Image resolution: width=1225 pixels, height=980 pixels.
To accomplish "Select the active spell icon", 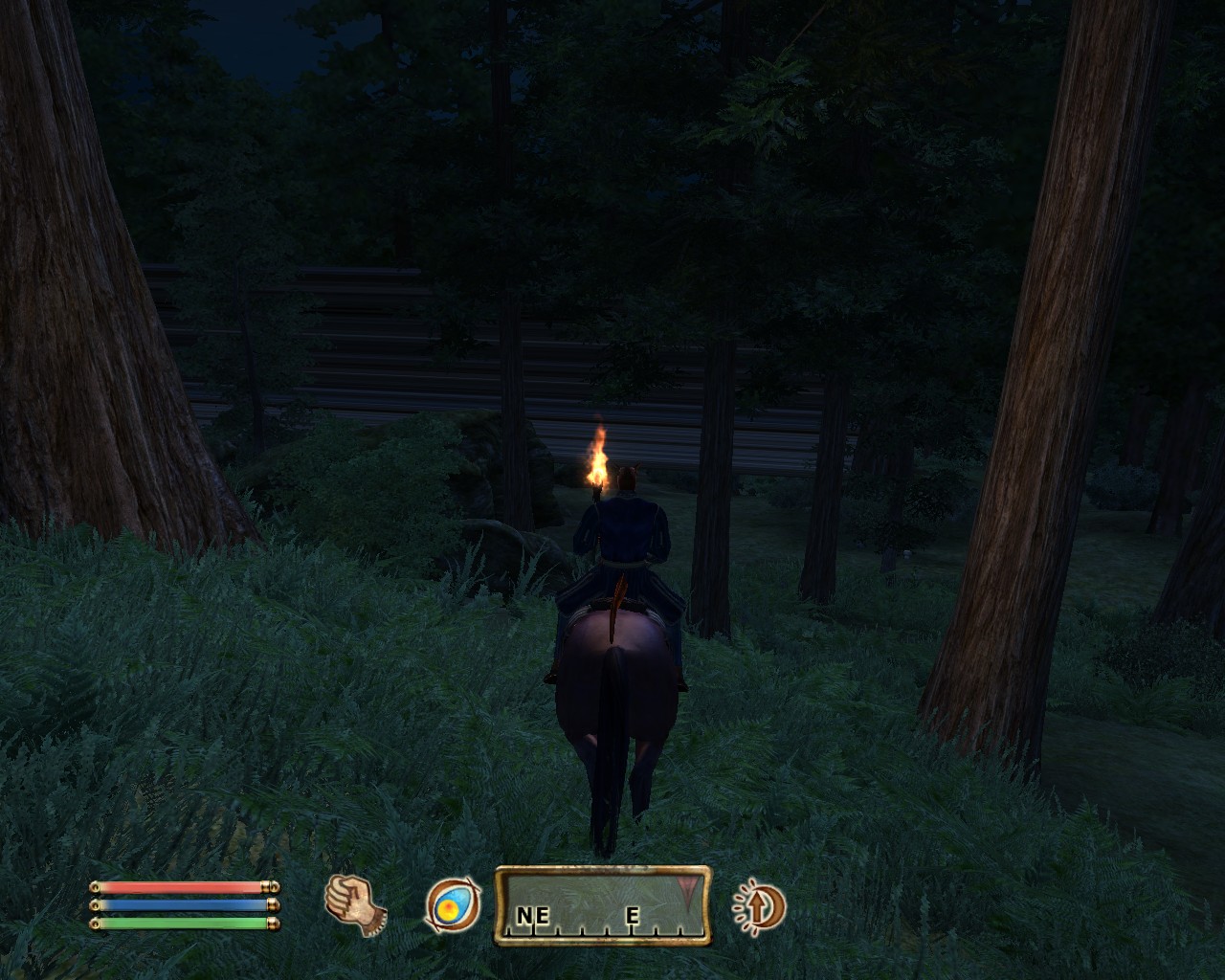I will coord(453,905).
